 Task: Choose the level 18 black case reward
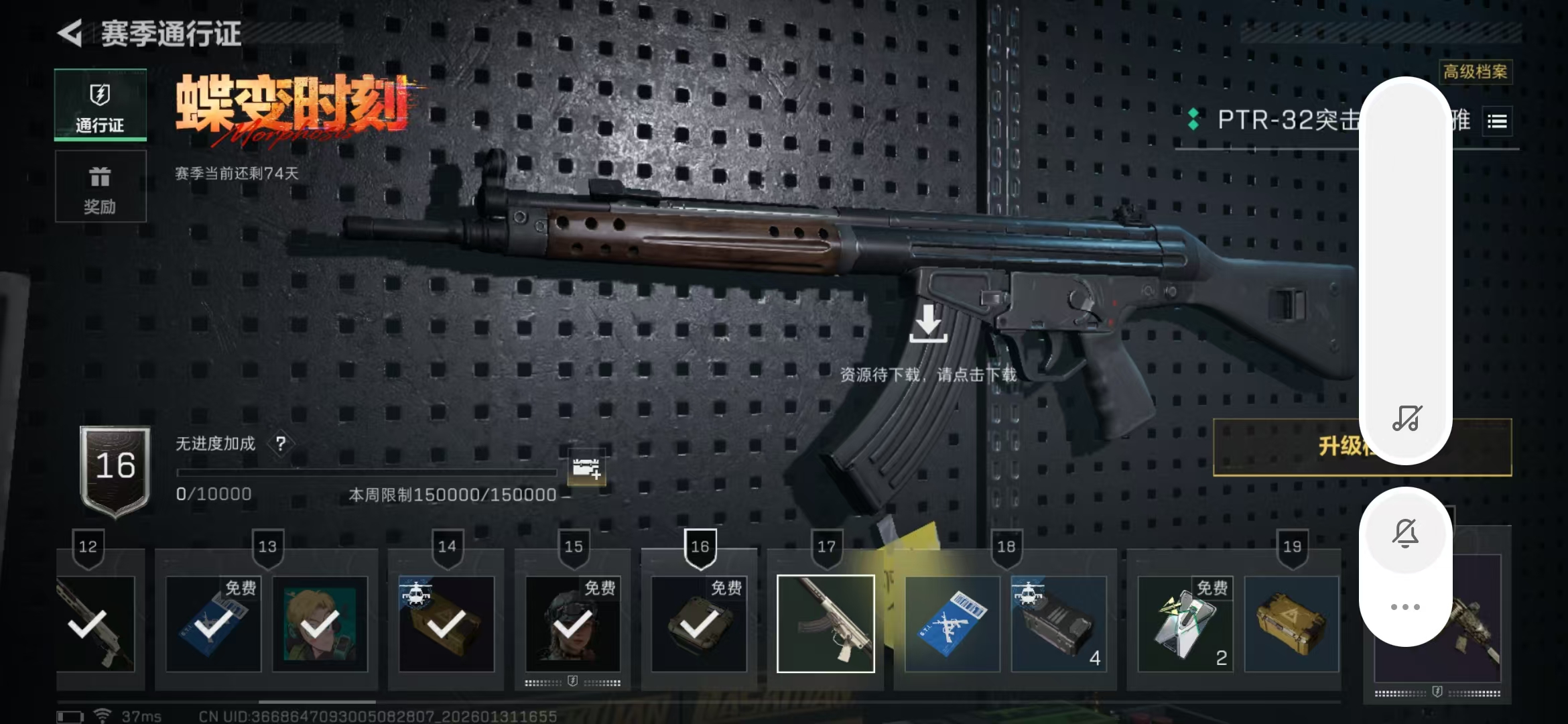tap(1059, 623)
